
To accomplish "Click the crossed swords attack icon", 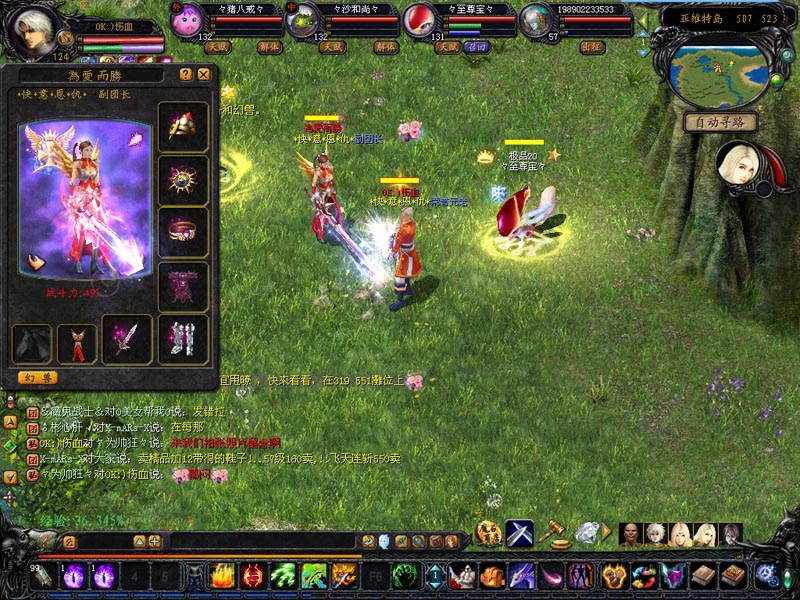I will (x=519, y=533).
